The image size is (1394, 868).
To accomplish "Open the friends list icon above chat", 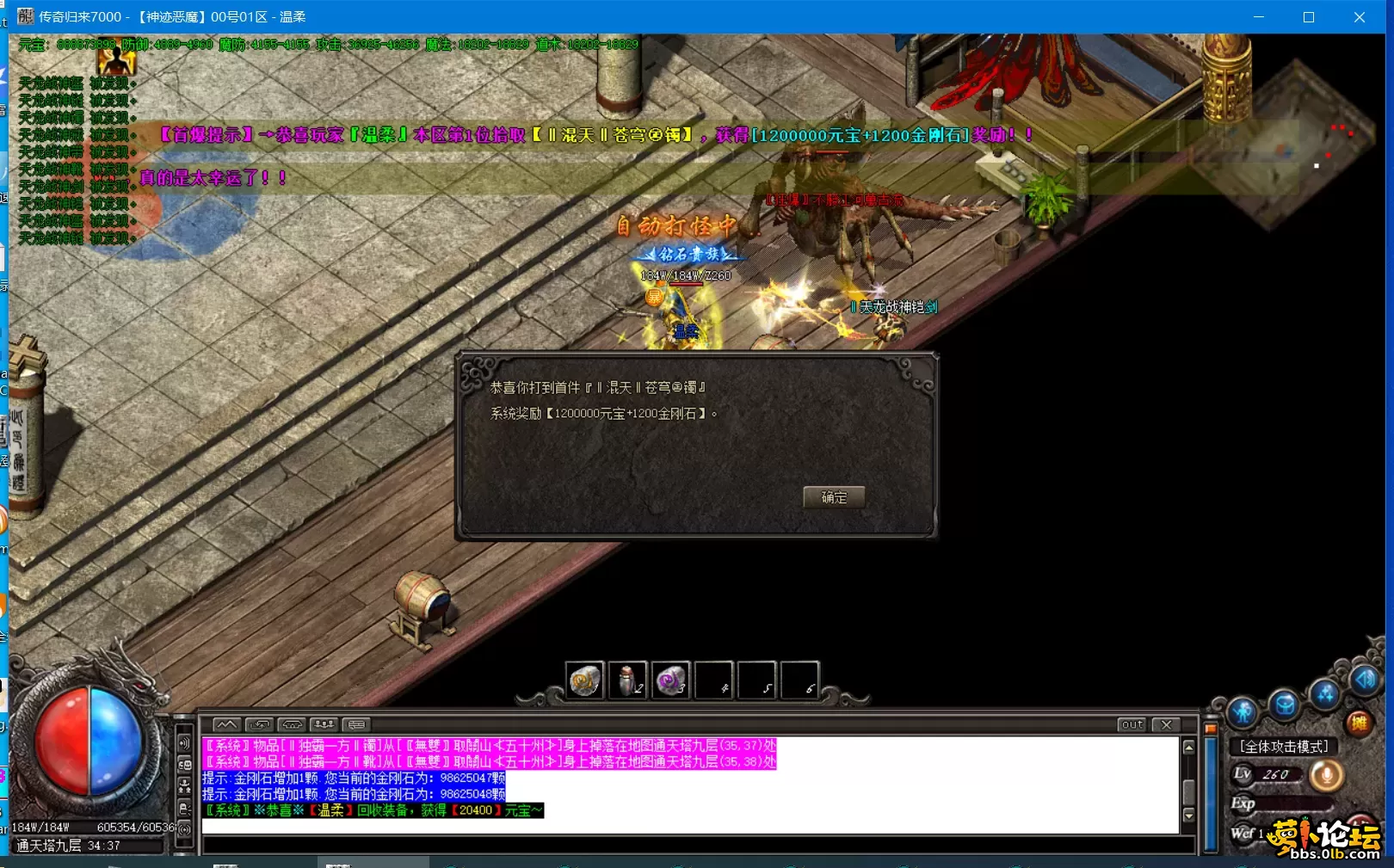I will (x=324, y=725).
